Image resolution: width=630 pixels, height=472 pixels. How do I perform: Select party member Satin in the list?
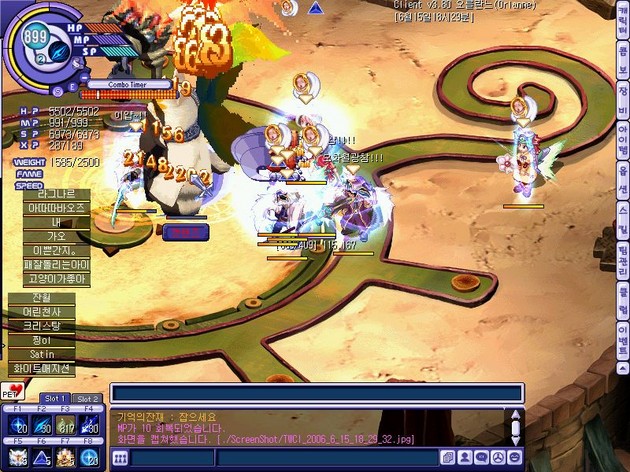click(x=41, y=354)
